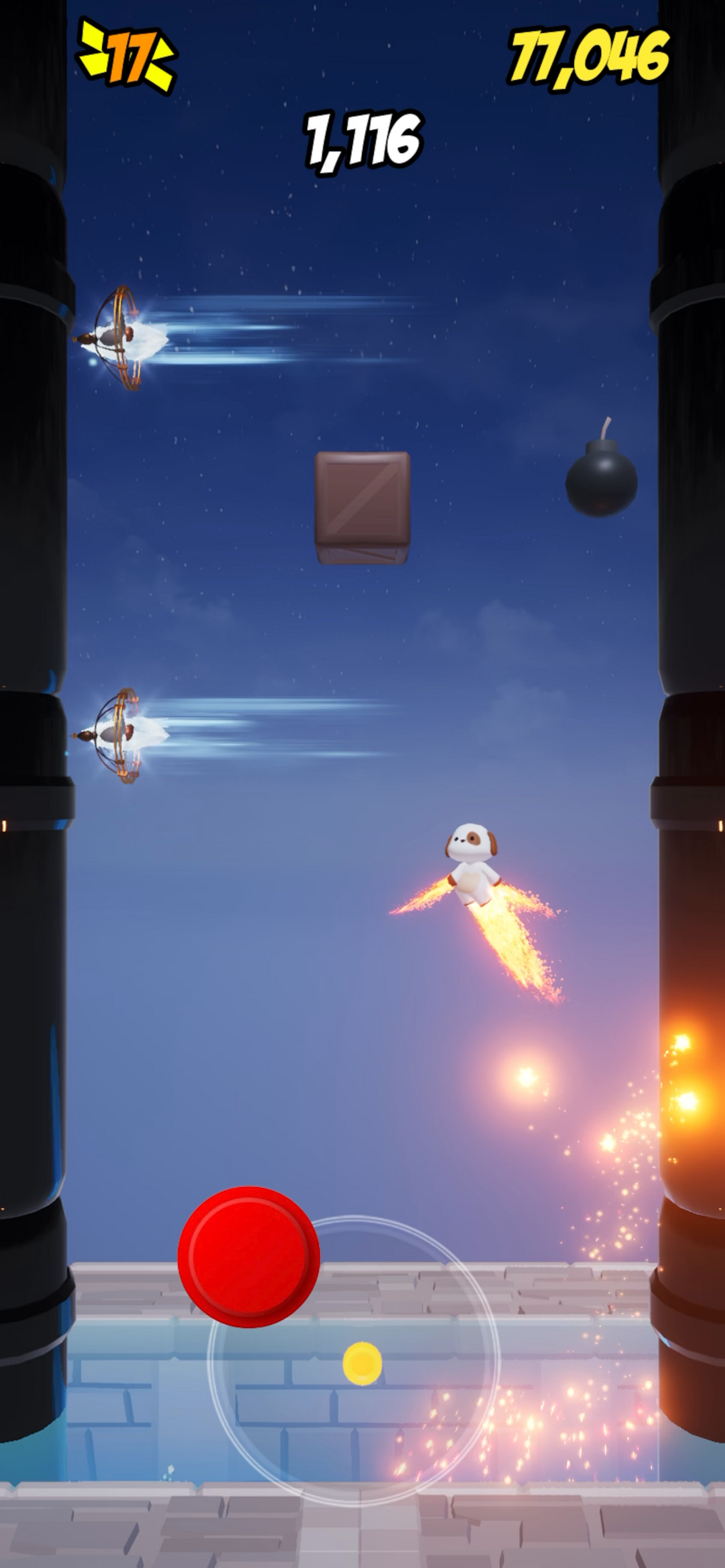Tap the score display reading 77,046
Viewport: 725px width, 1568px height.
coord(587,55)
